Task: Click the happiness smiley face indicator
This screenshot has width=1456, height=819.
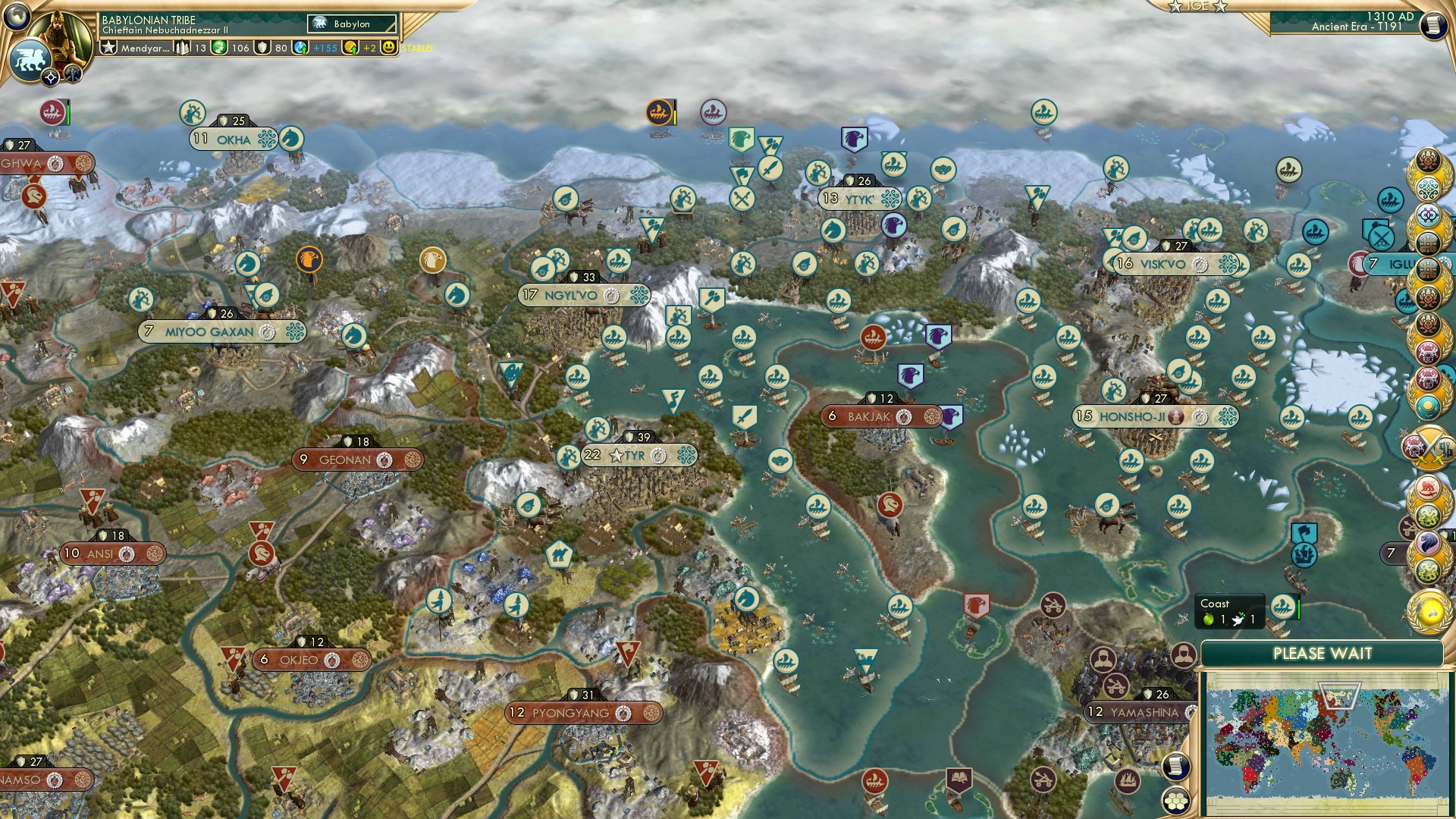Action: pos(387,48)
